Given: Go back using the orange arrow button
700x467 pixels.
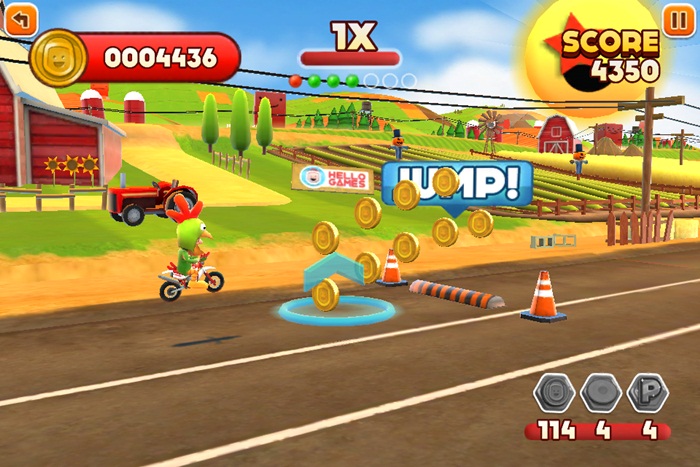Looking at the screenshot, I should tap(21, 18).
